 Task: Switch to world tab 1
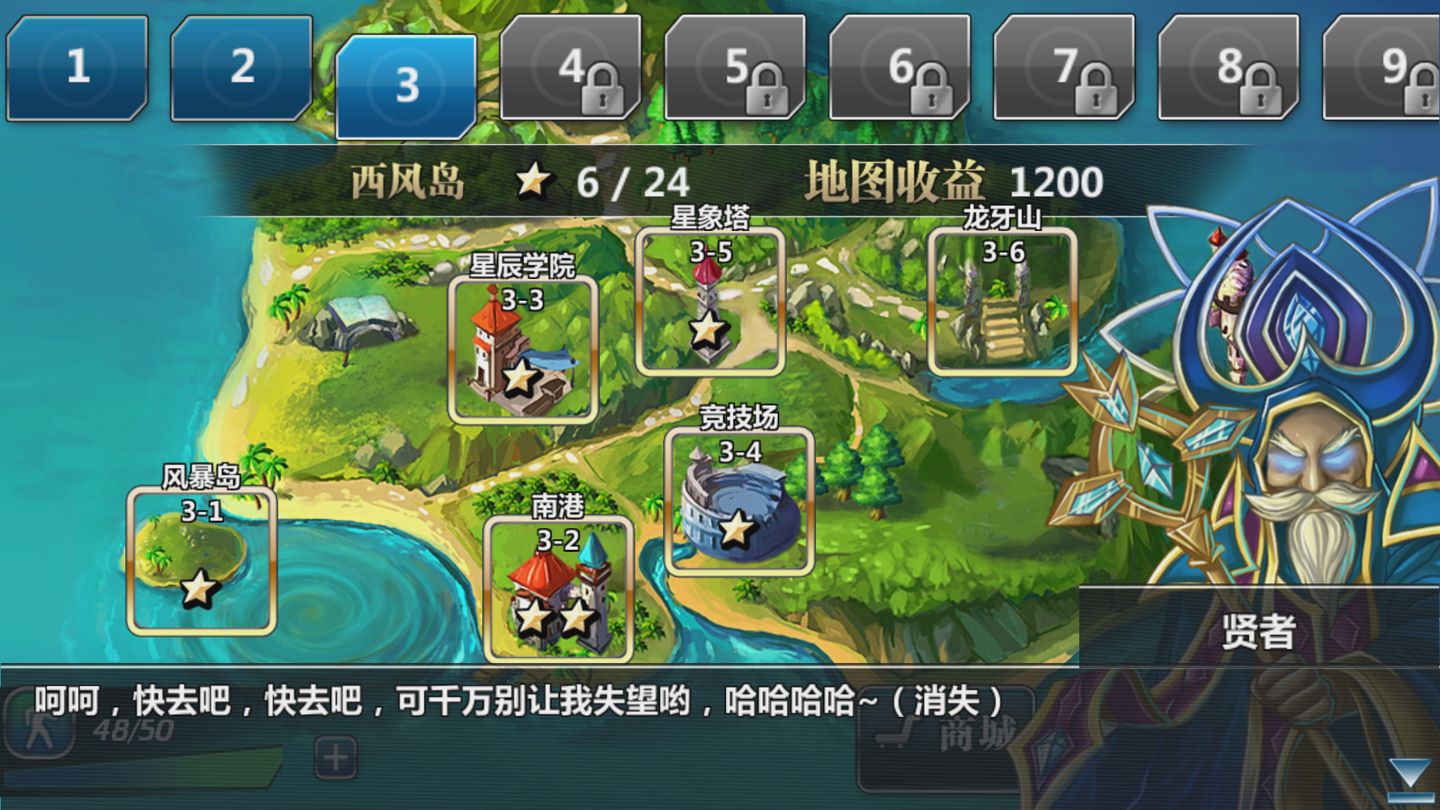coord(77,67)
